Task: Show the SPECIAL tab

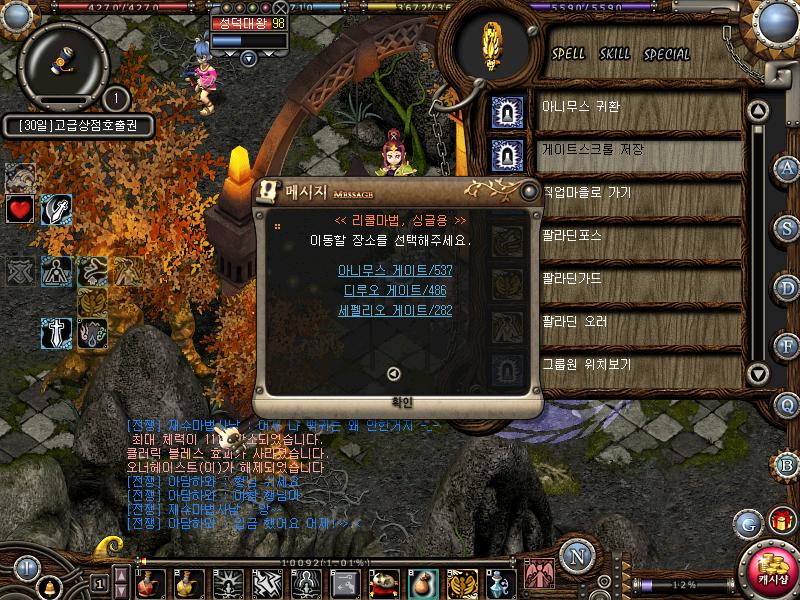Action: click(666, 54)
